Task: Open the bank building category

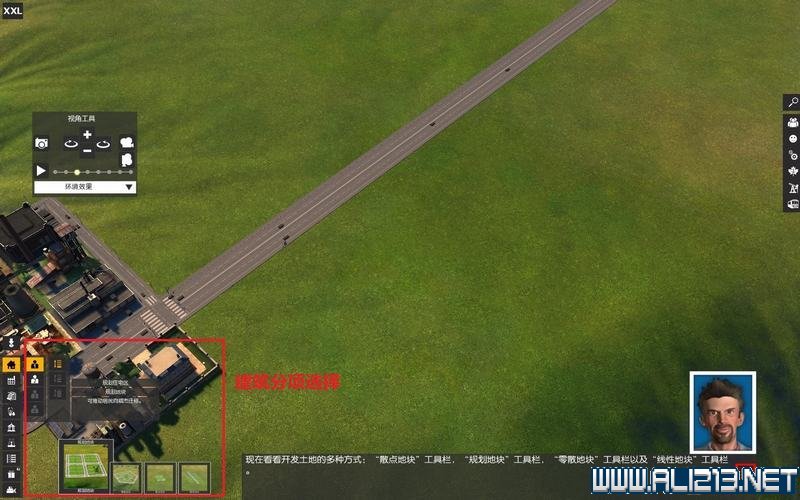Action: tap(12, 427)
